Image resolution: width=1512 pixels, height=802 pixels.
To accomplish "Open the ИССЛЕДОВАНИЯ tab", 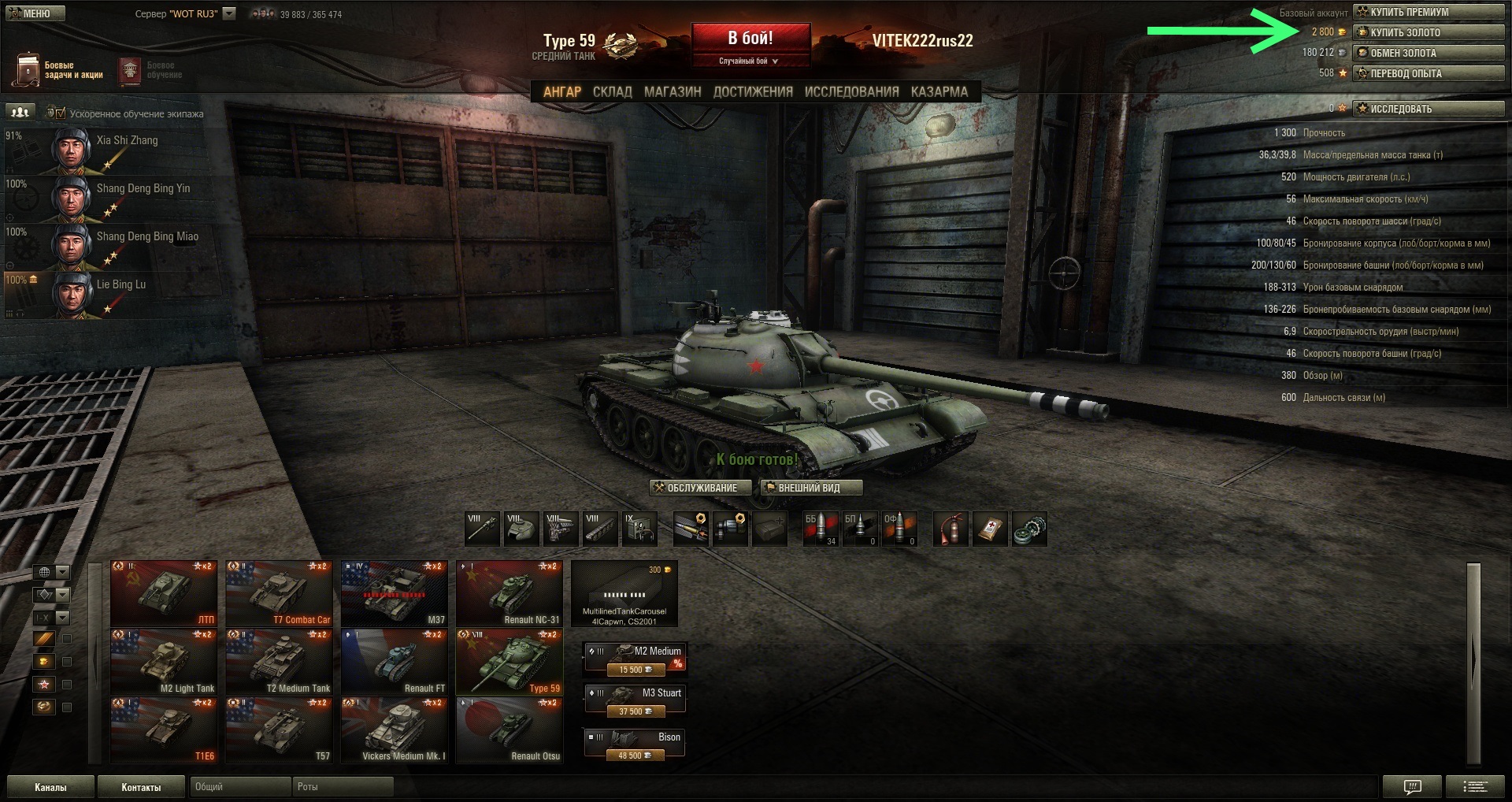I will click(851, 91).
